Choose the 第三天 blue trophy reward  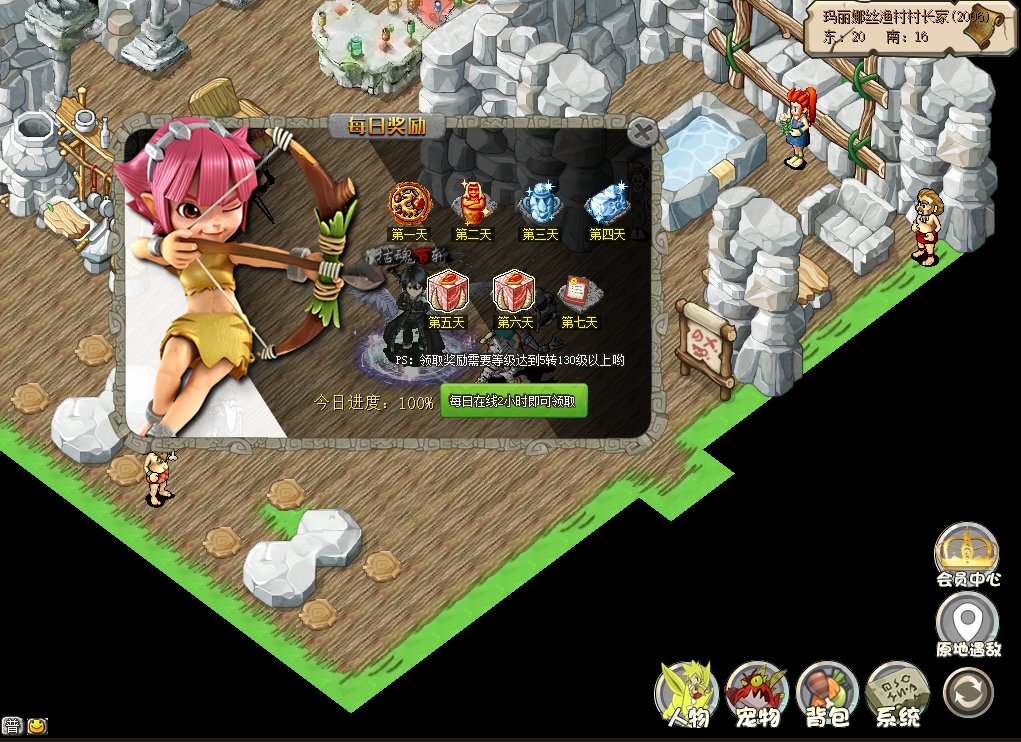tap(540, 204)
